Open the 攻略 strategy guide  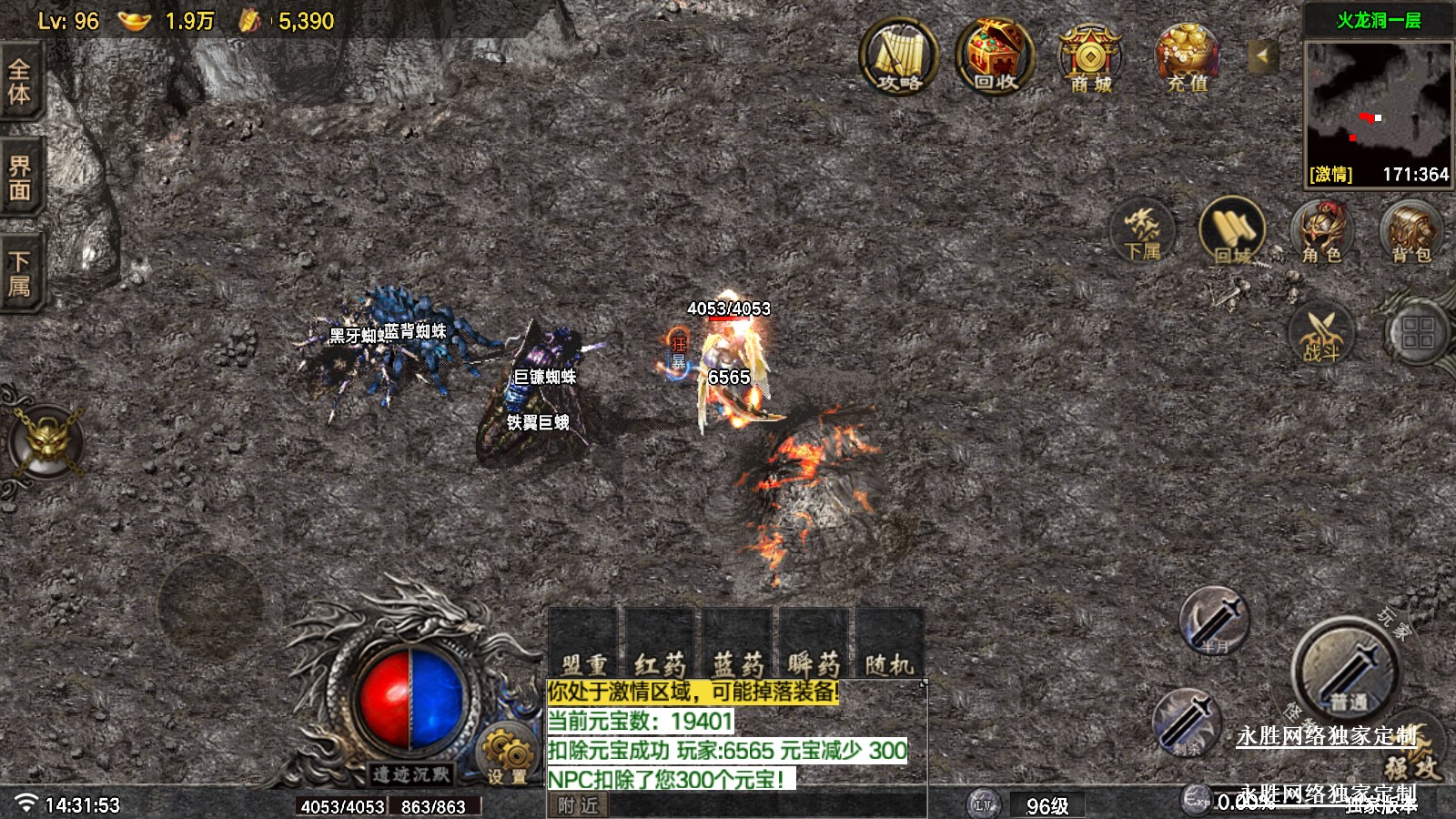pos(899,56)
